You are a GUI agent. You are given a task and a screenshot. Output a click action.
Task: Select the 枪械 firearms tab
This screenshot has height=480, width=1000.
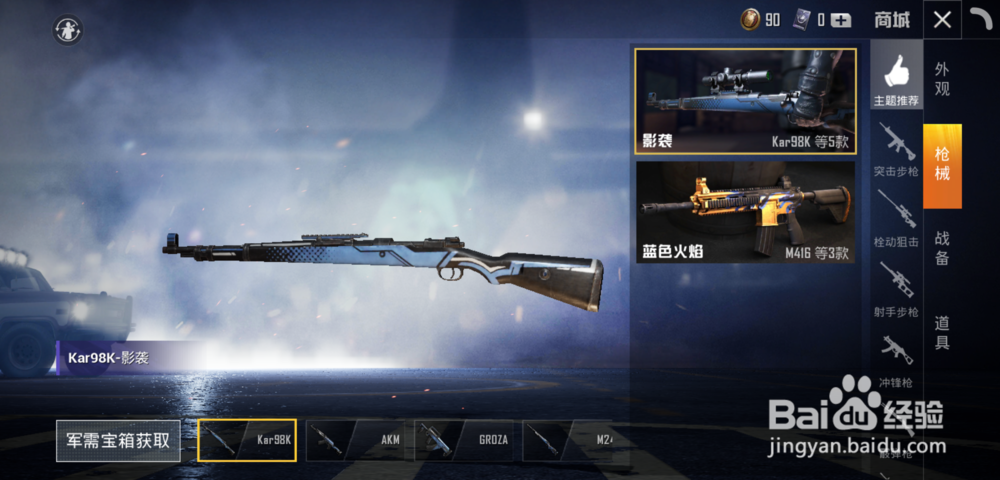(942, 165)
